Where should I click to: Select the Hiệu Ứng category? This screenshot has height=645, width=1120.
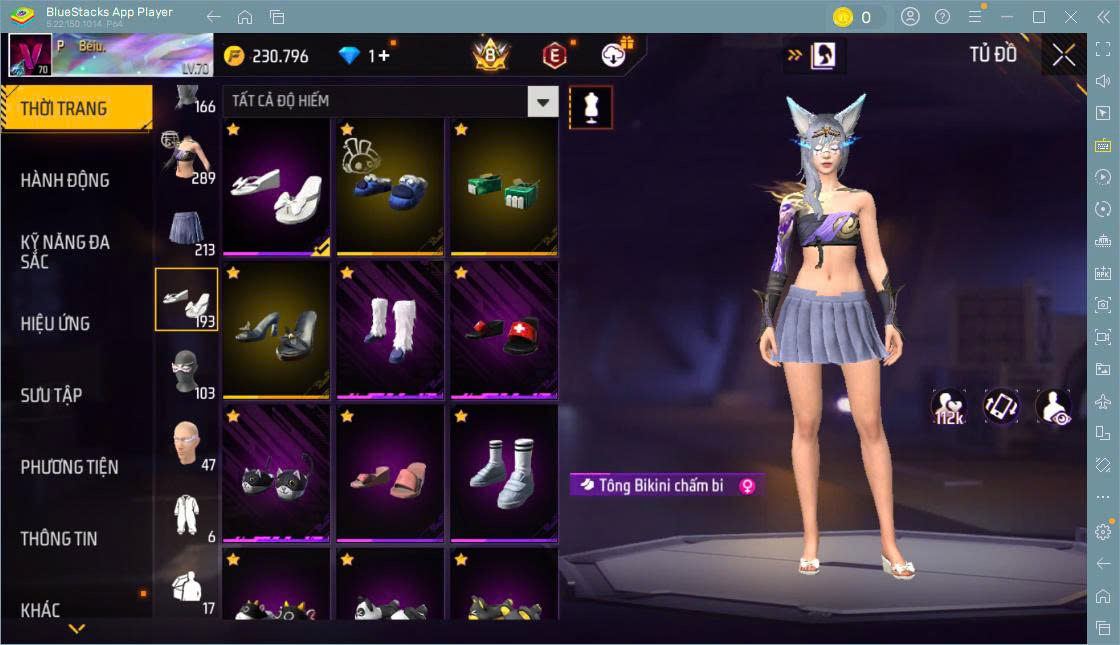coord(55,323)
